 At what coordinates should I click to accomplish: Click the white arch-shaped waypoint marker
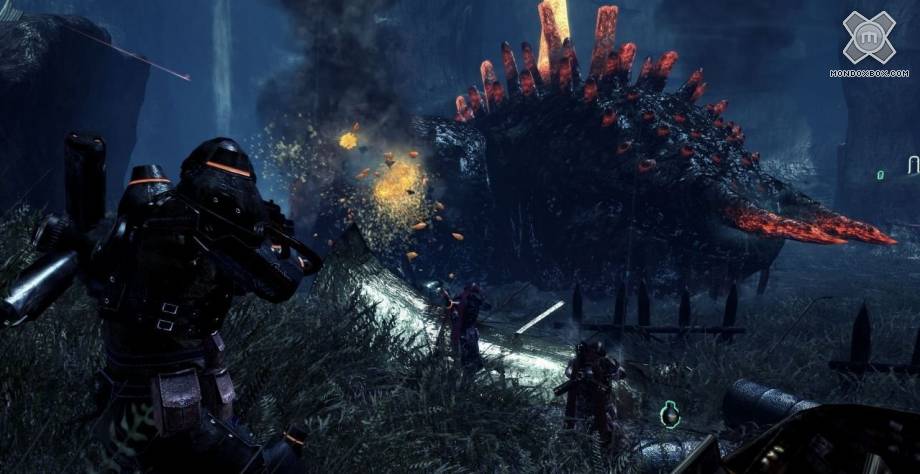(x=912, y=164)
